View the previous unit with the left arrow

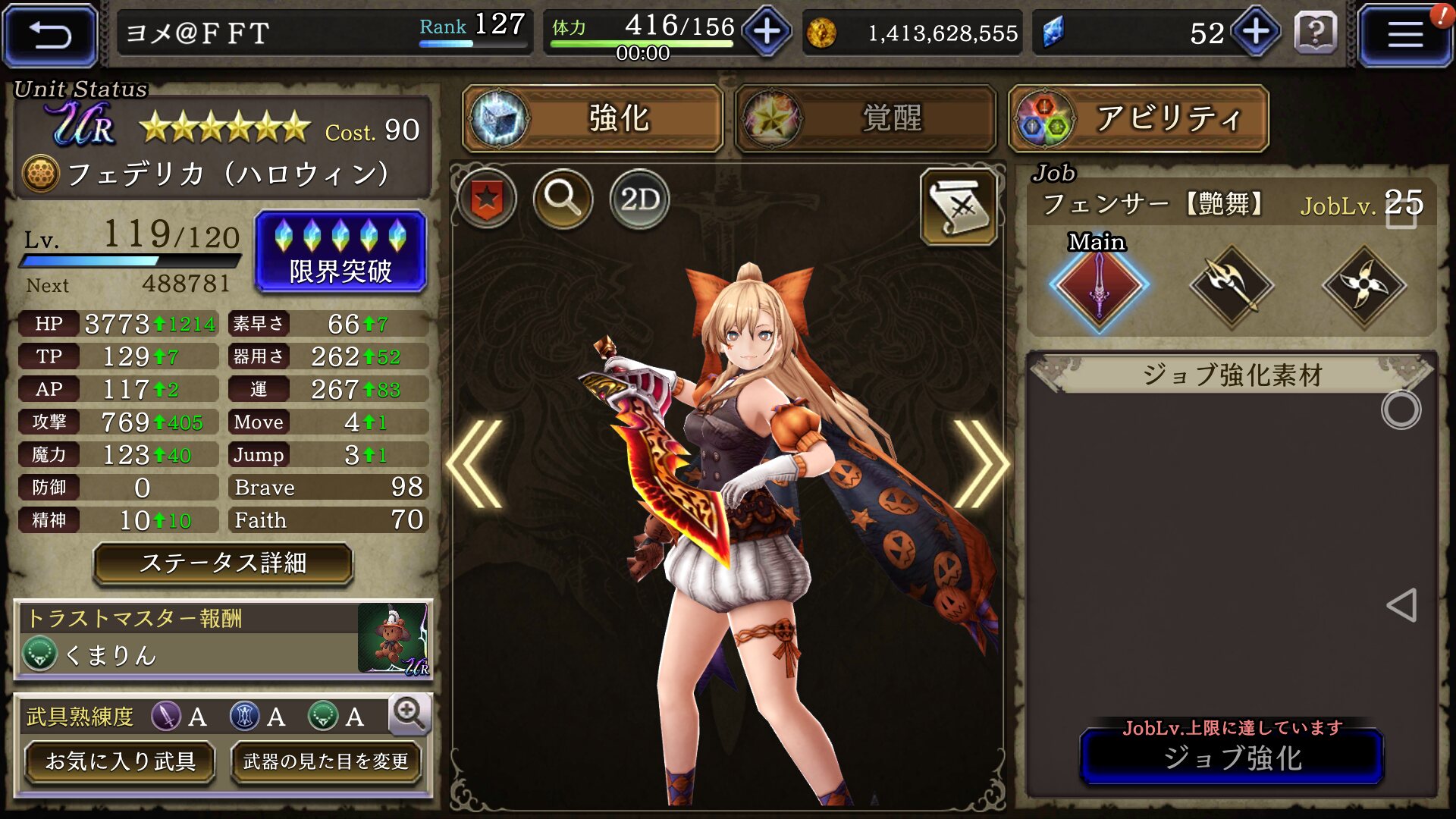(475, 463)
